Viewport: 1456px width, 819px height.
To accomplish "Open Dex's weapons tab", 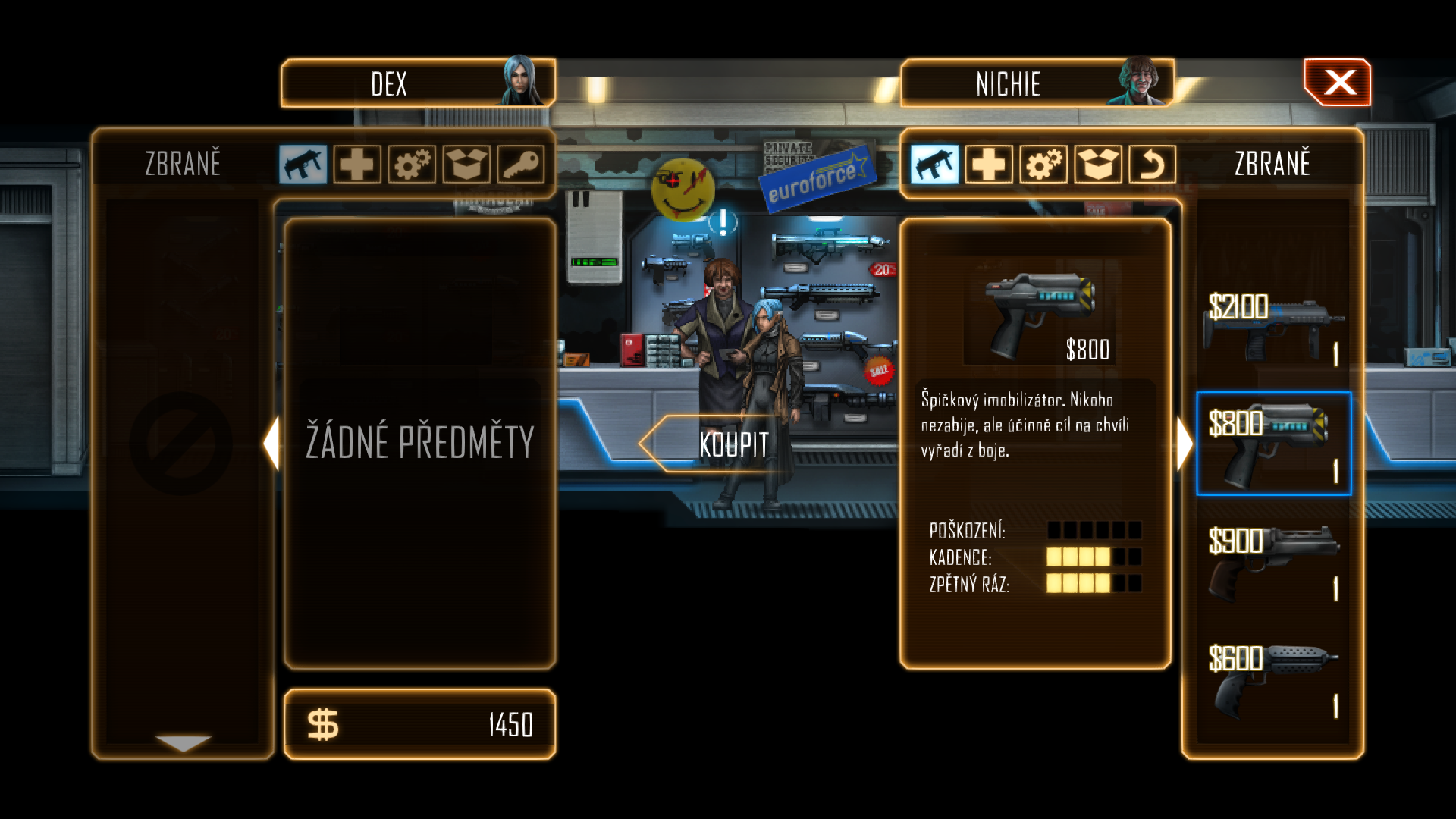I will pyautogui.click(x=303, y=164).
